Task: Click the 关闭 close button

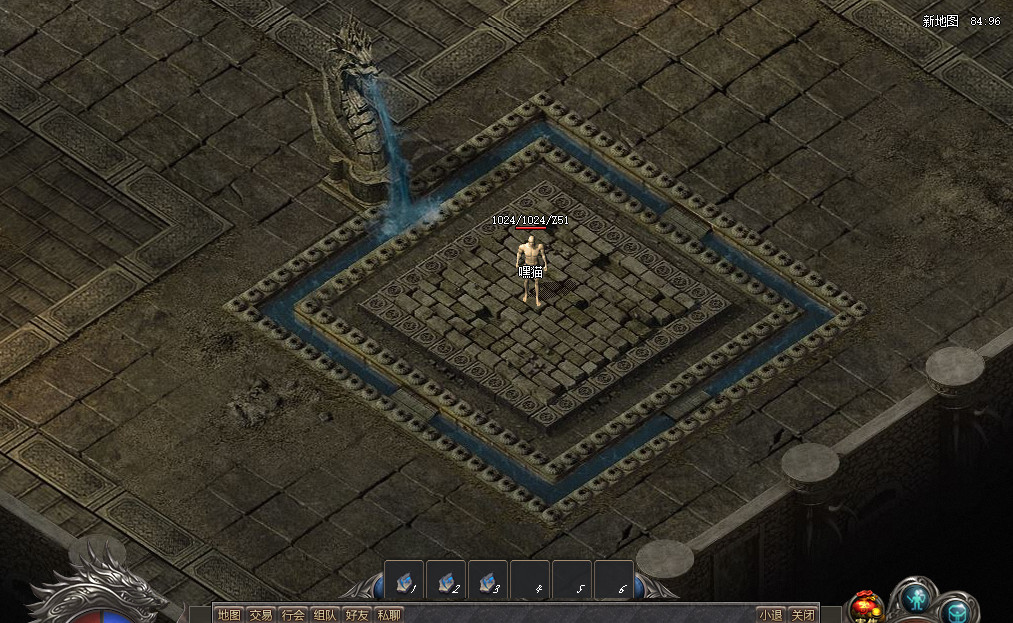Action: tap(802, 615)
